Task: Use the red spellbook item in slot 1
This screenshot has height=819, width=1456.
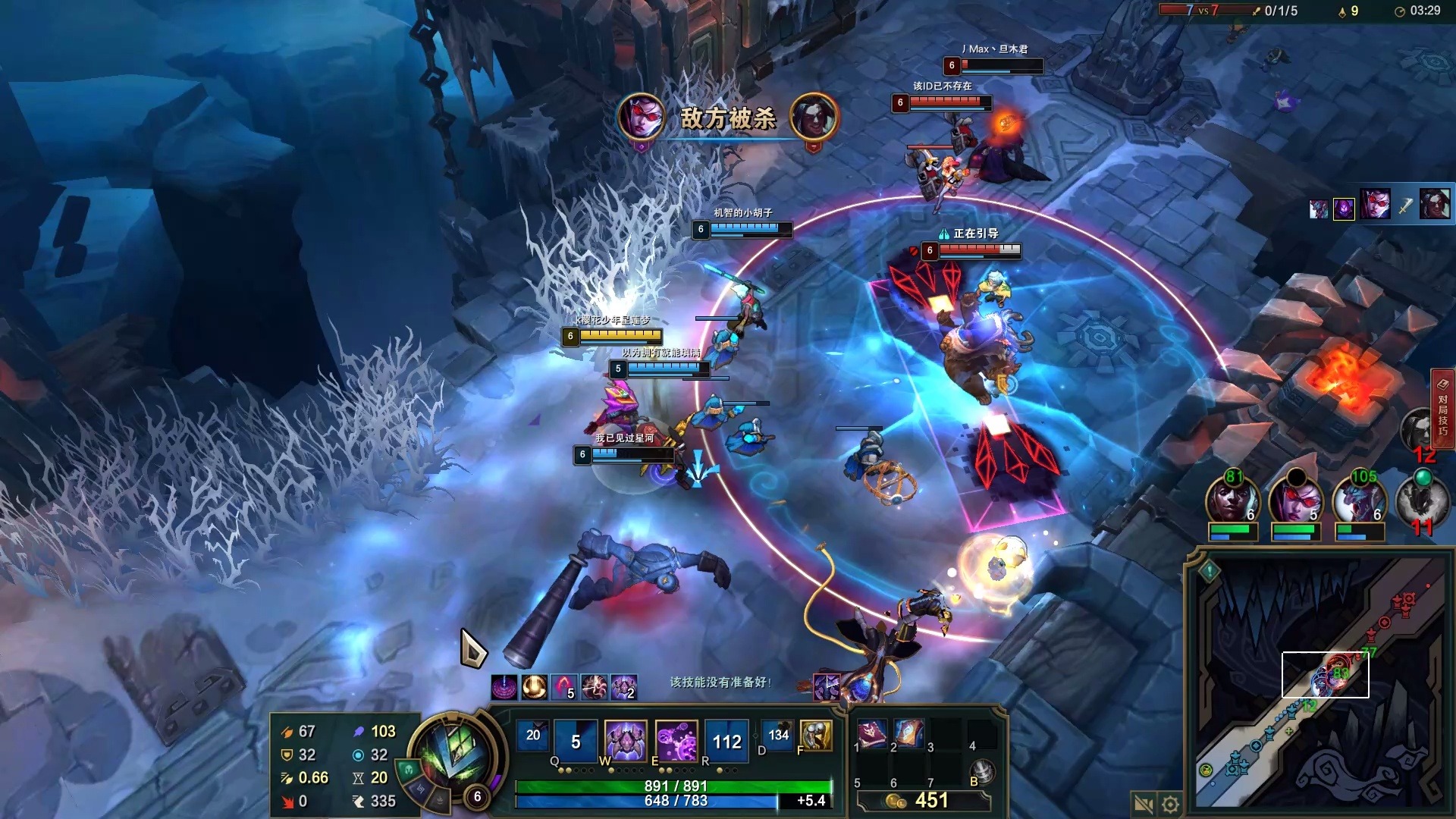Action: tap(871, 733)
